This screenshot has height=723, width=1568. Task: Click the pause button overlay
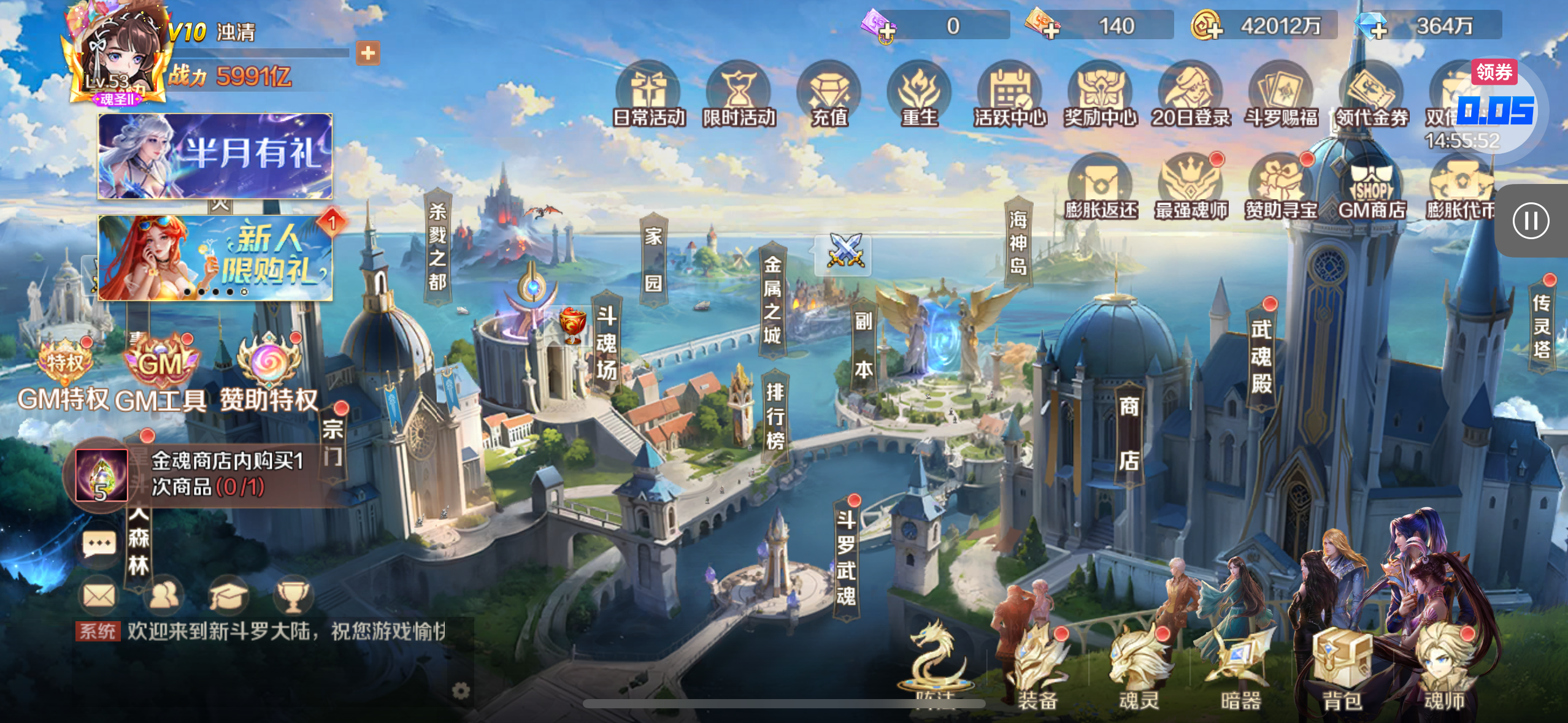tap(1531, 221)
